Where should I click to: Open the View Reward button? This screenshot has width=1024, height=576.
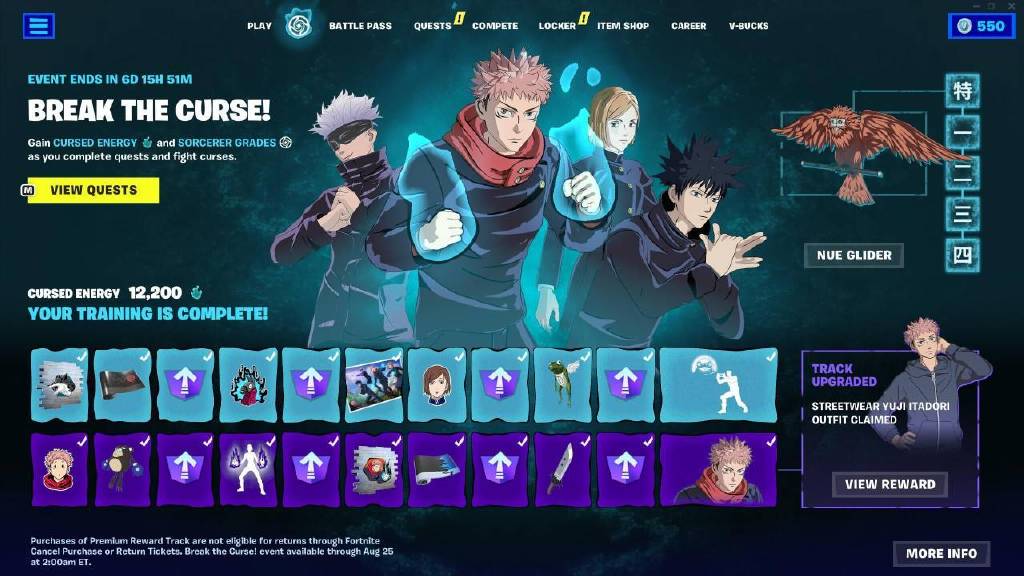[x=890, y=484]
